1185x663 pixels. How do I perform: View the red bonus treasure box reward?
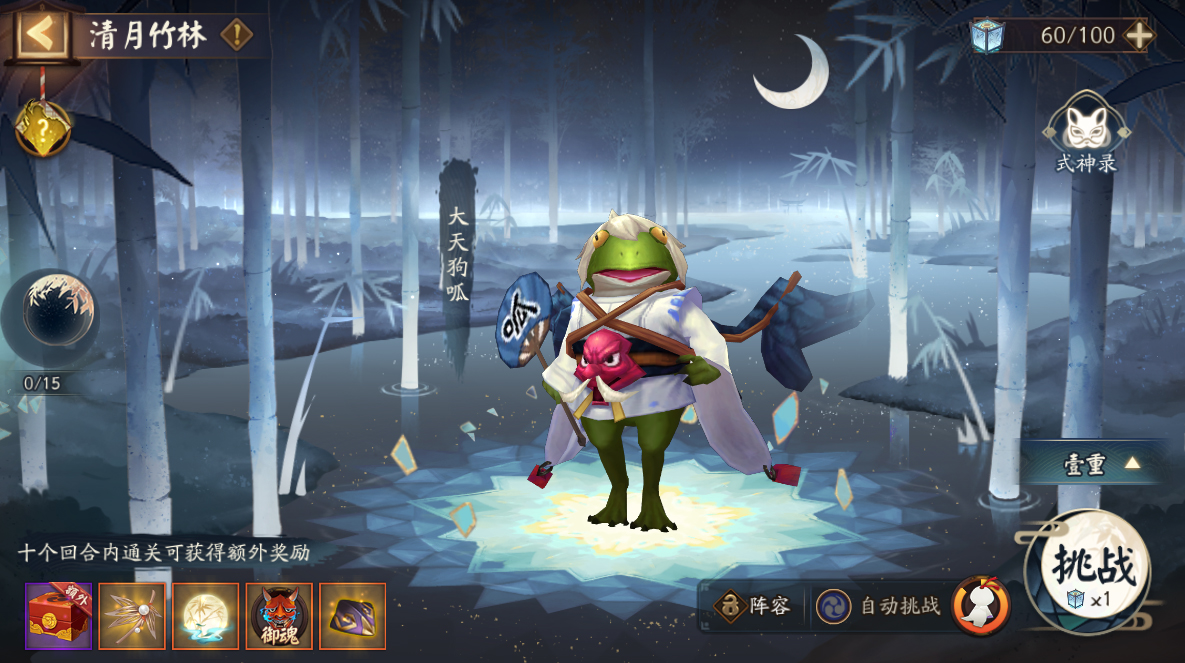point(58,616)
